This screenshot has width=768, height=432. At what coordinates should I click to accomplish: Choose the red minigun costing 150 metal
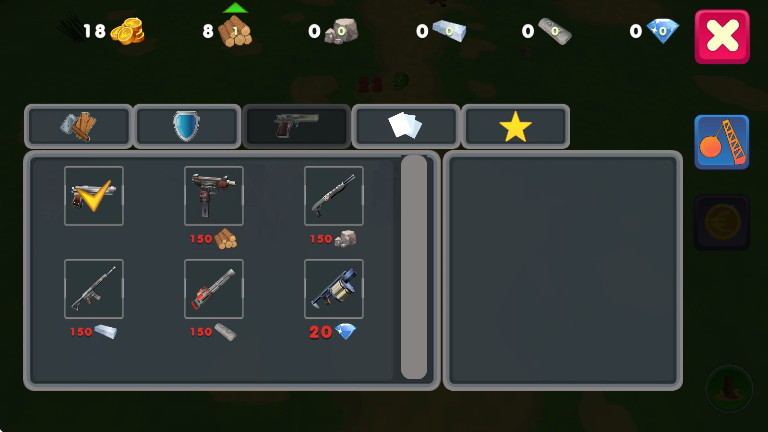(x=214, y=289)
